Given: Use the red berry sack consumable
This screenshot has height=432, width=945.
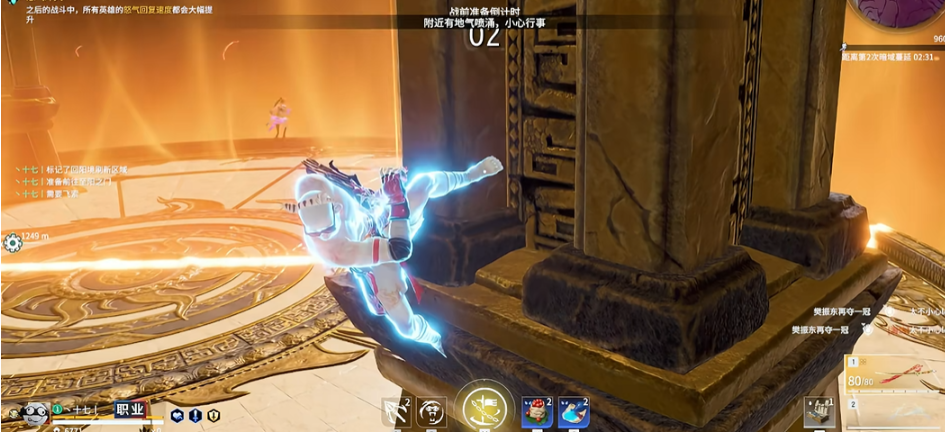Looking at the screenshot, I should (537, 410).
